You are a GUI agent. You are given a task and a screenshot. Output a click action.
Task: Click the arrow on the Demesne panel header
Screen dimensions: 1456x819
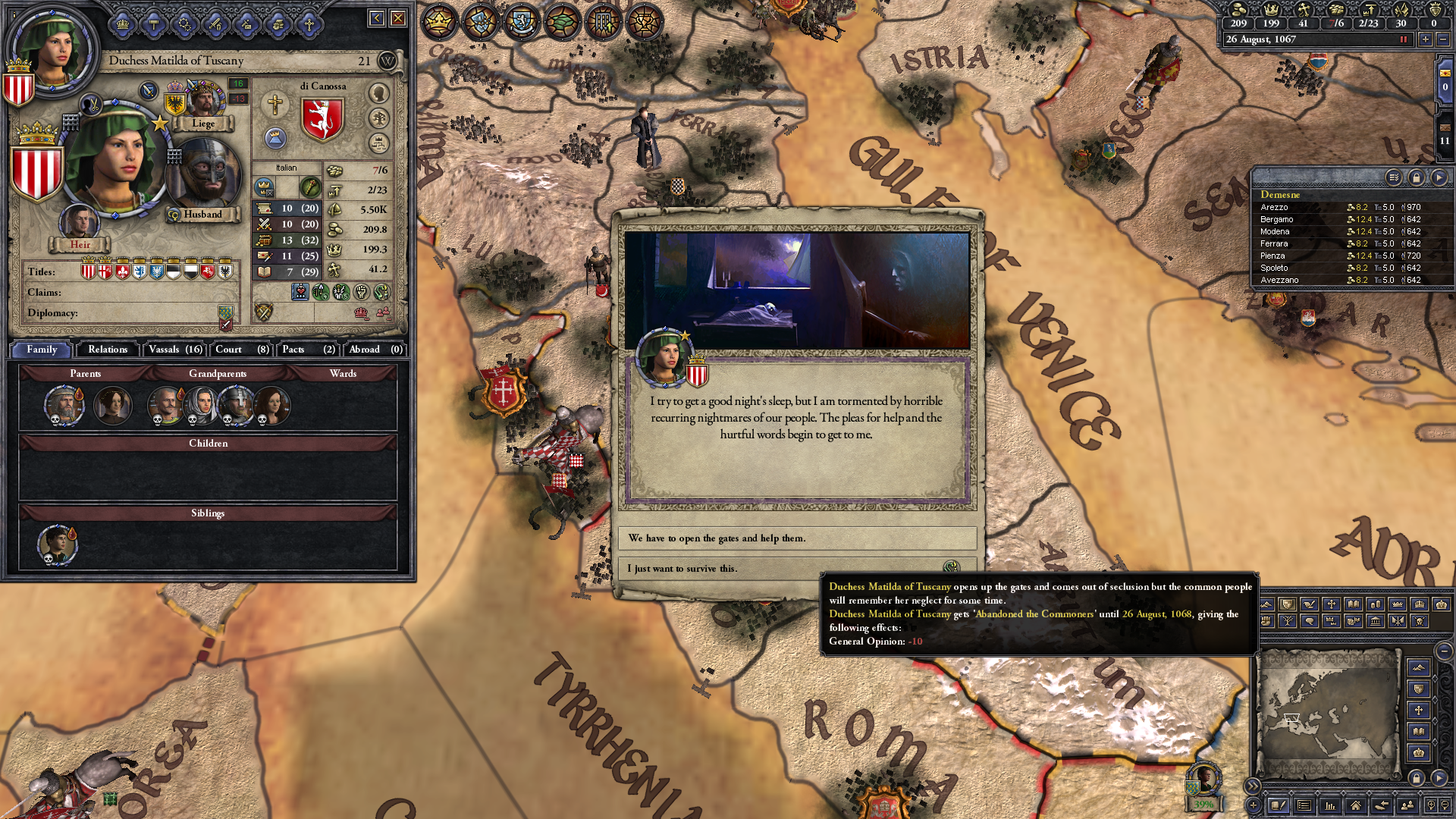pos(1439,177)
